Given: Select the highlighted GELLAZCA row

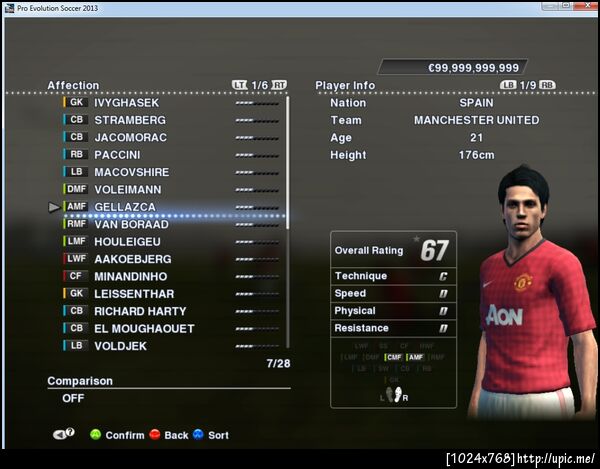Looking at the screenshot, I should 125,207.
